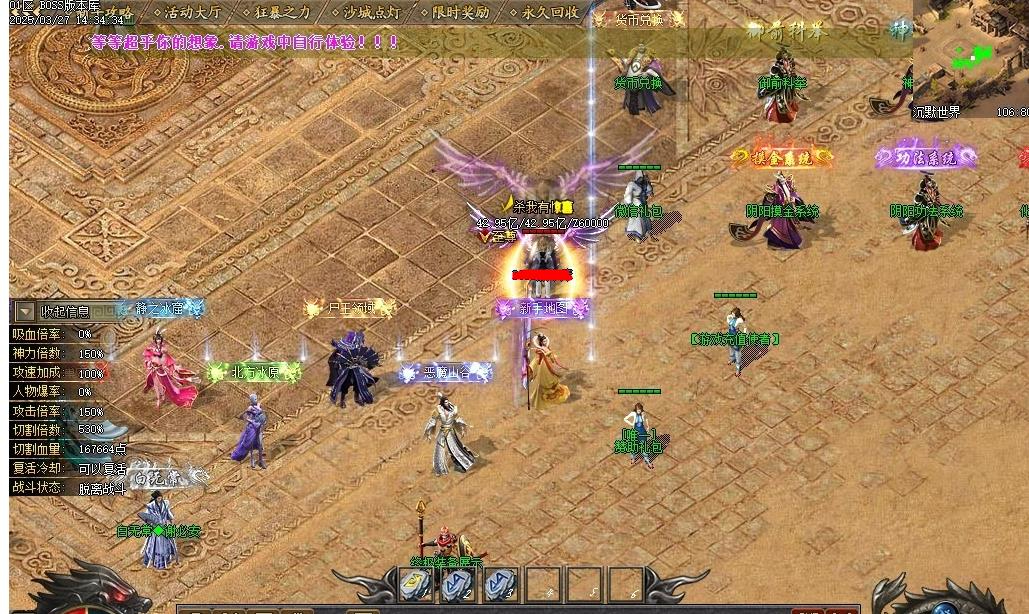
Task: Open the 活动大厅 menu
Action: tap(191, 13)
